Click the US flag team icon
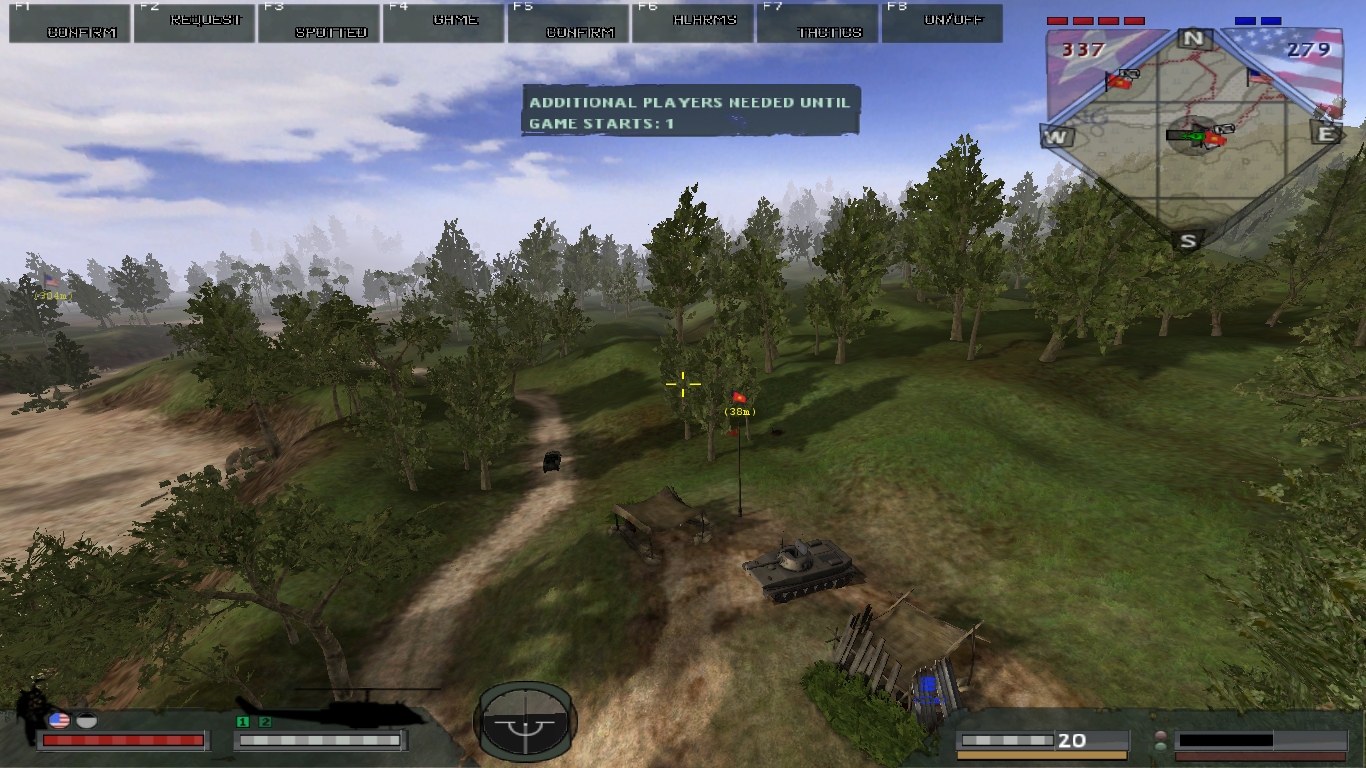The image size is (1366, 768). point(58,719)
